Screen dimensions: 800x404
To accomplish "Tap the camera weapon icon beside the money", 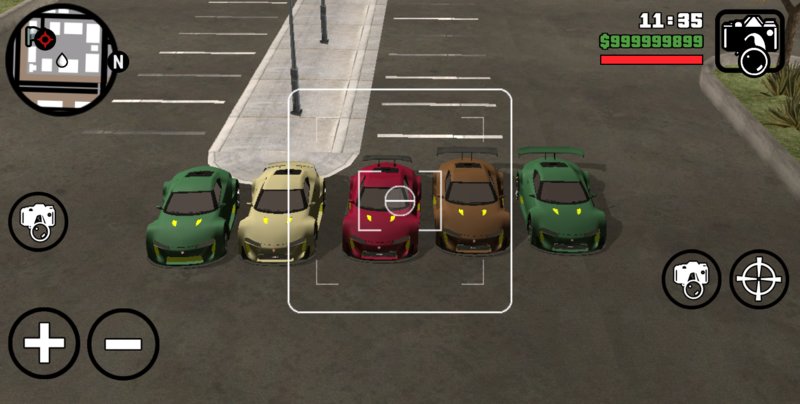I will click(x=750, y=43).
